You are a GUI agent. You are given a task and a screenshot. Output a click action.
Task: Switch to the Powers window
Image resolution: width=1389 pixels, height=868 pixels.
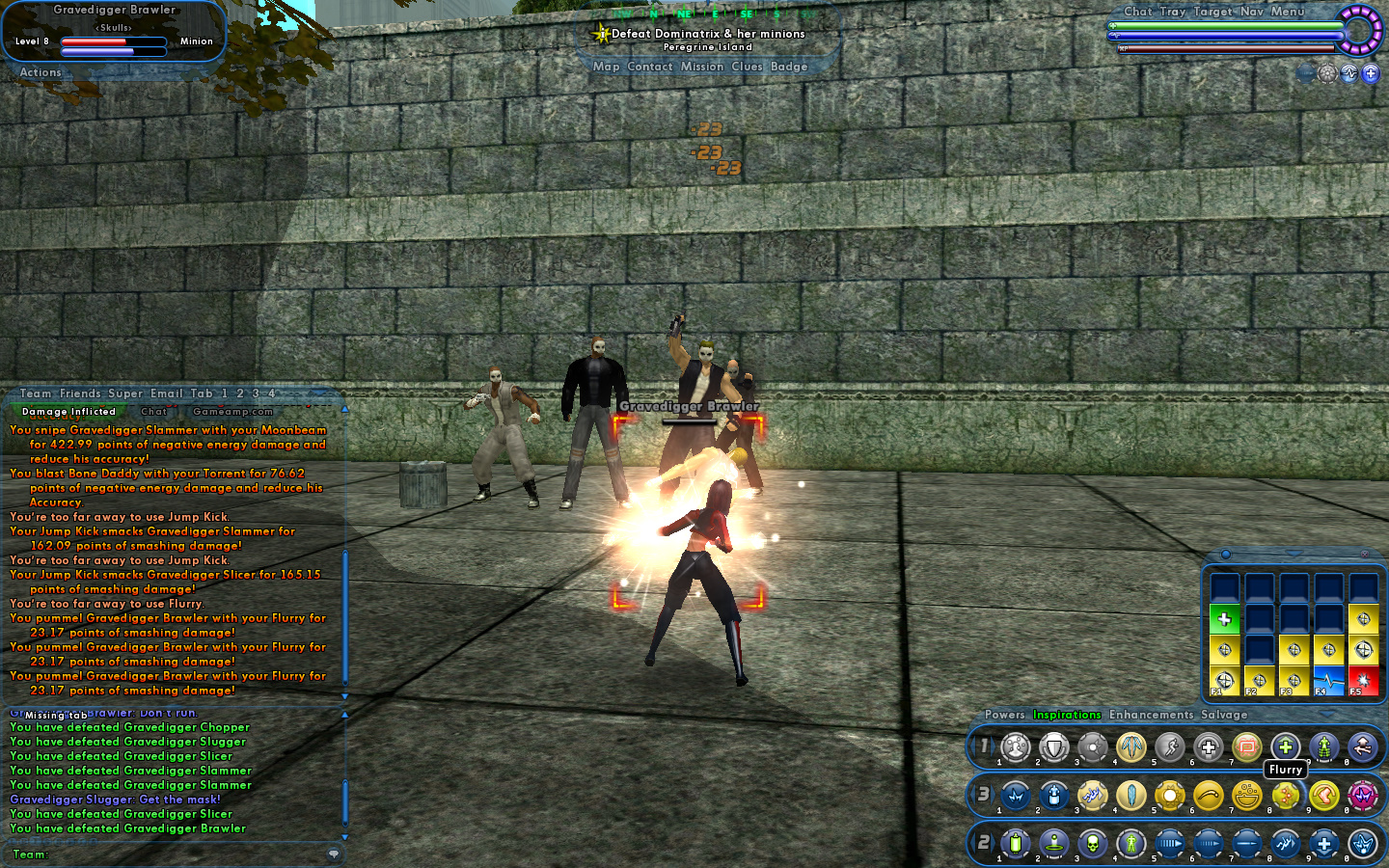tap(1004, 715)
